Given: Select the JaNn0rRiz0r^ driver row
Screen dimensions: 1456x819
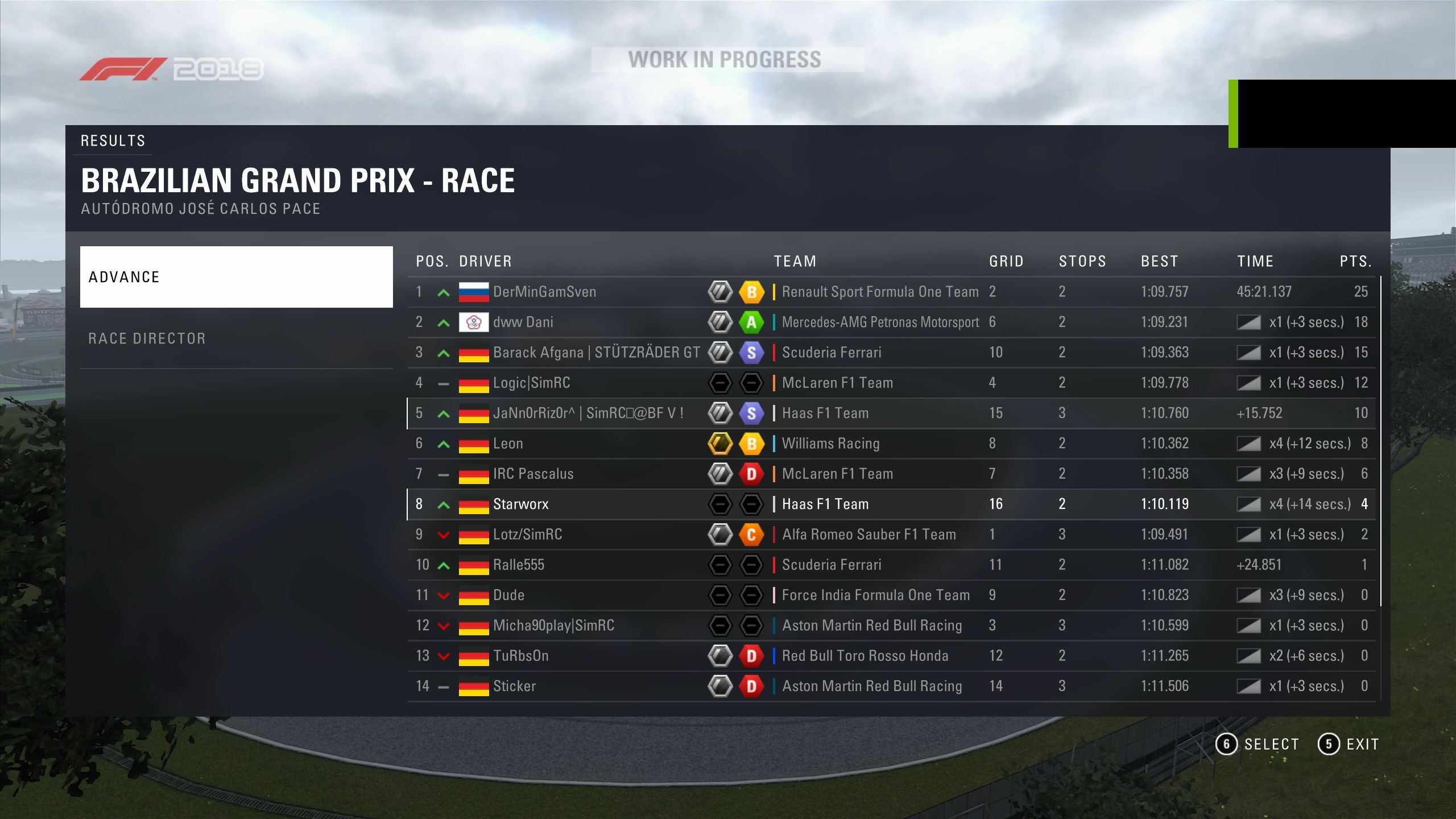Looking at the screenshot, I should click(x=891, y=413).
